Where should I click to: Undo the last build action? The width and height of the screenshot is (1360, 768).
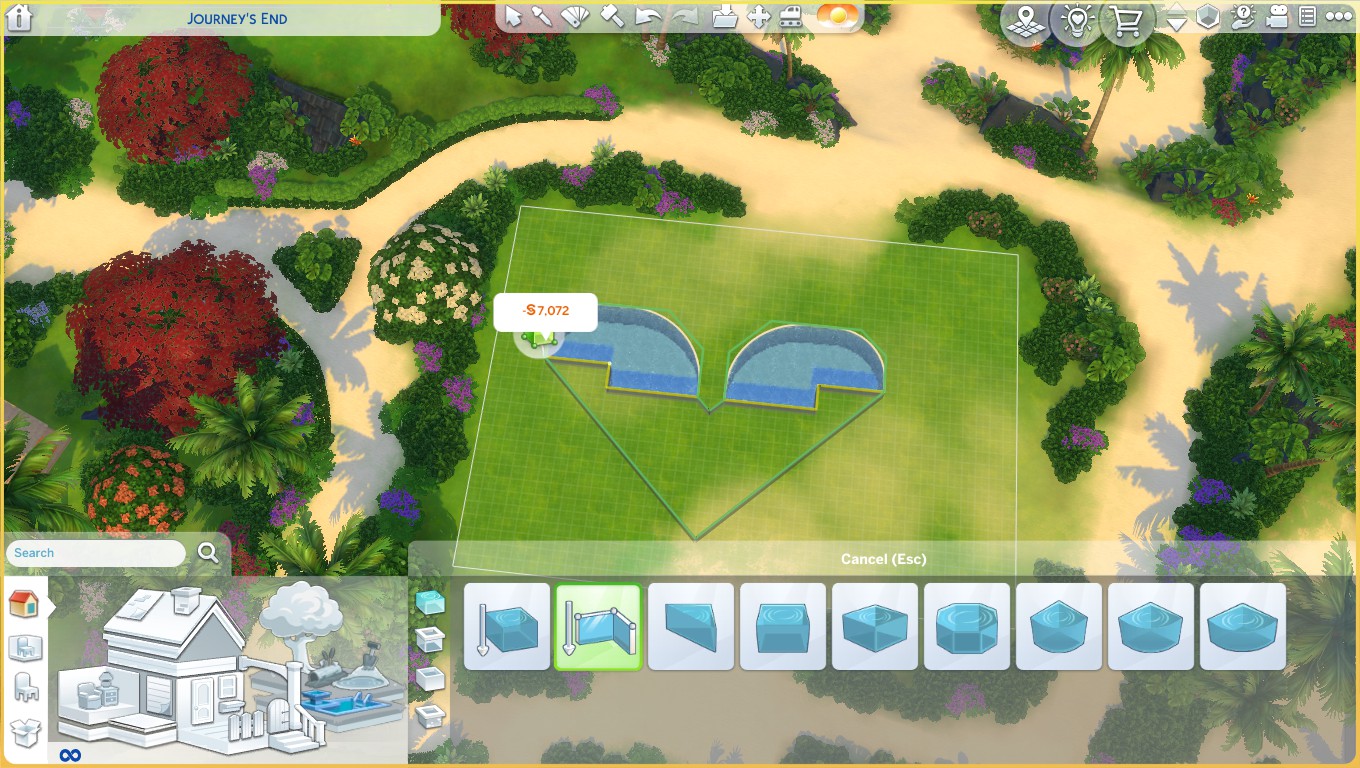[x=649, y=17]
